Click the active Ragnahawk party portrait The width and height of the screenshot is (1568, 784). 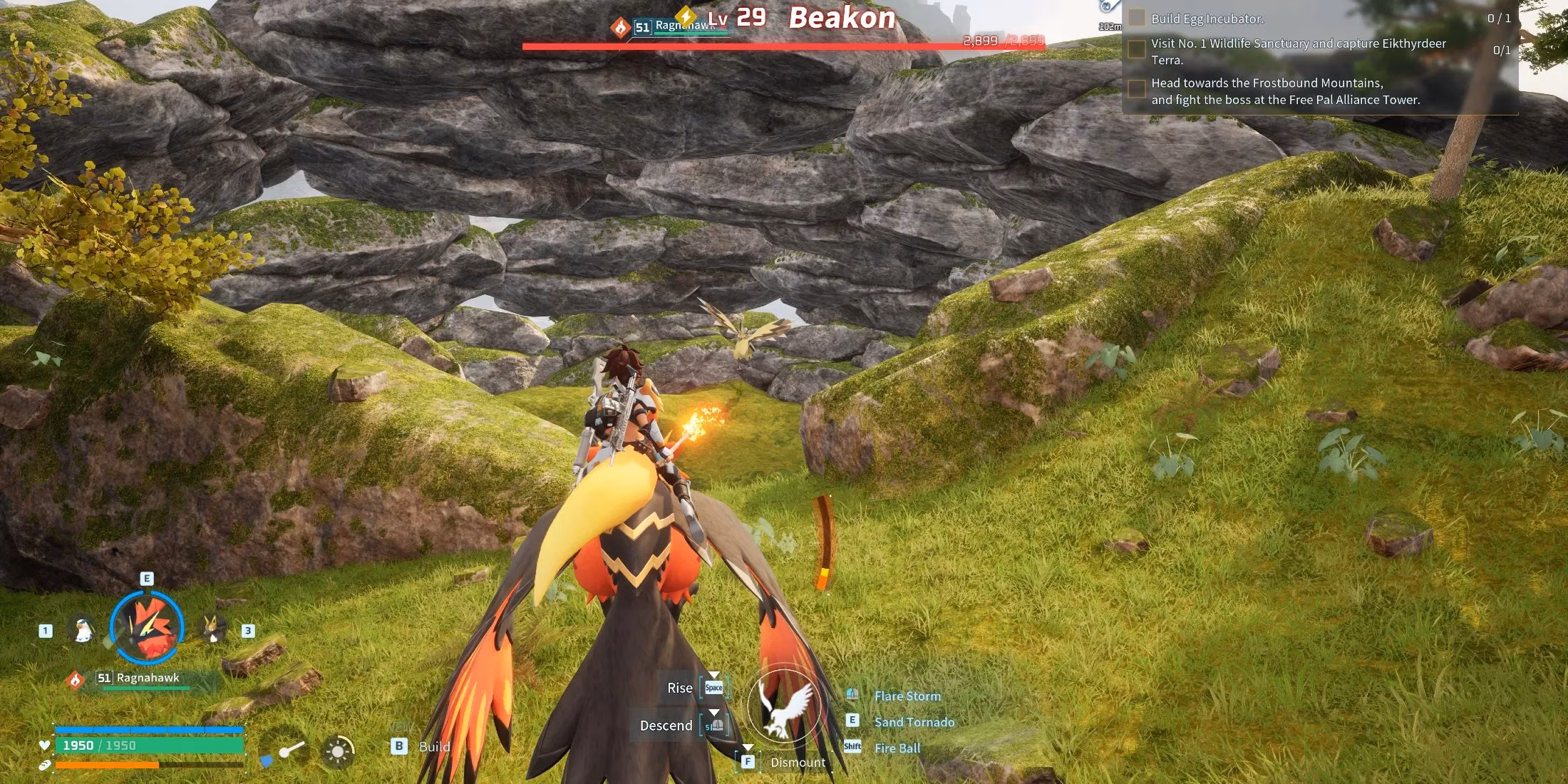[x=148, y=629]
